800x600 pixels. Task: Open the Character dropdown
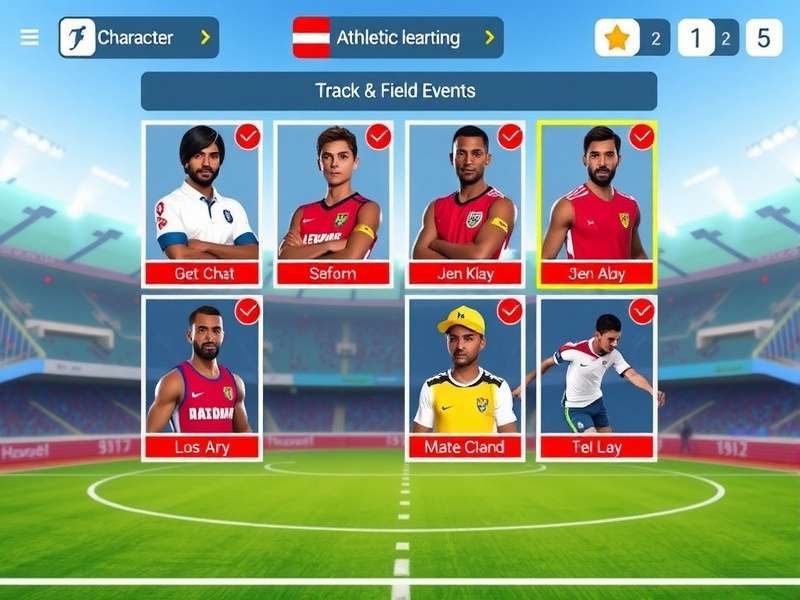tap(138, 38)
